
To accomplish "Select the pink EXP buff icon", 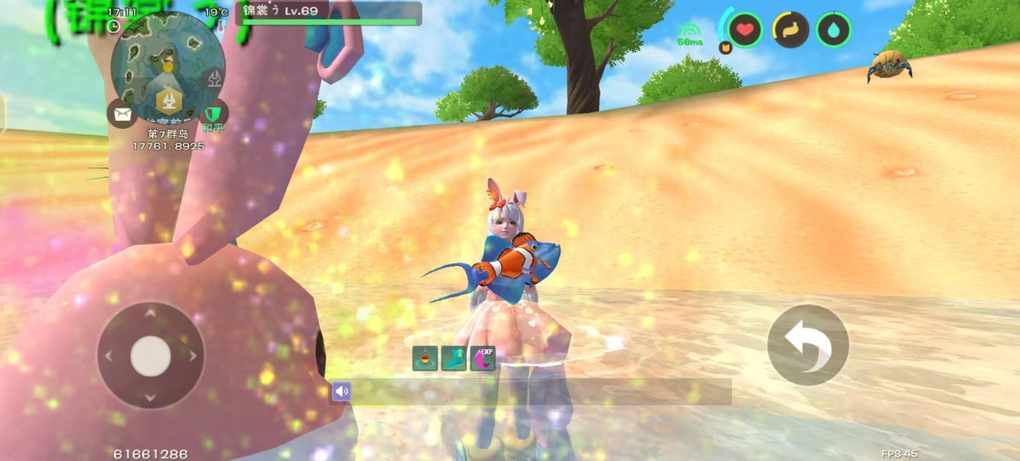I will point(483,358).
